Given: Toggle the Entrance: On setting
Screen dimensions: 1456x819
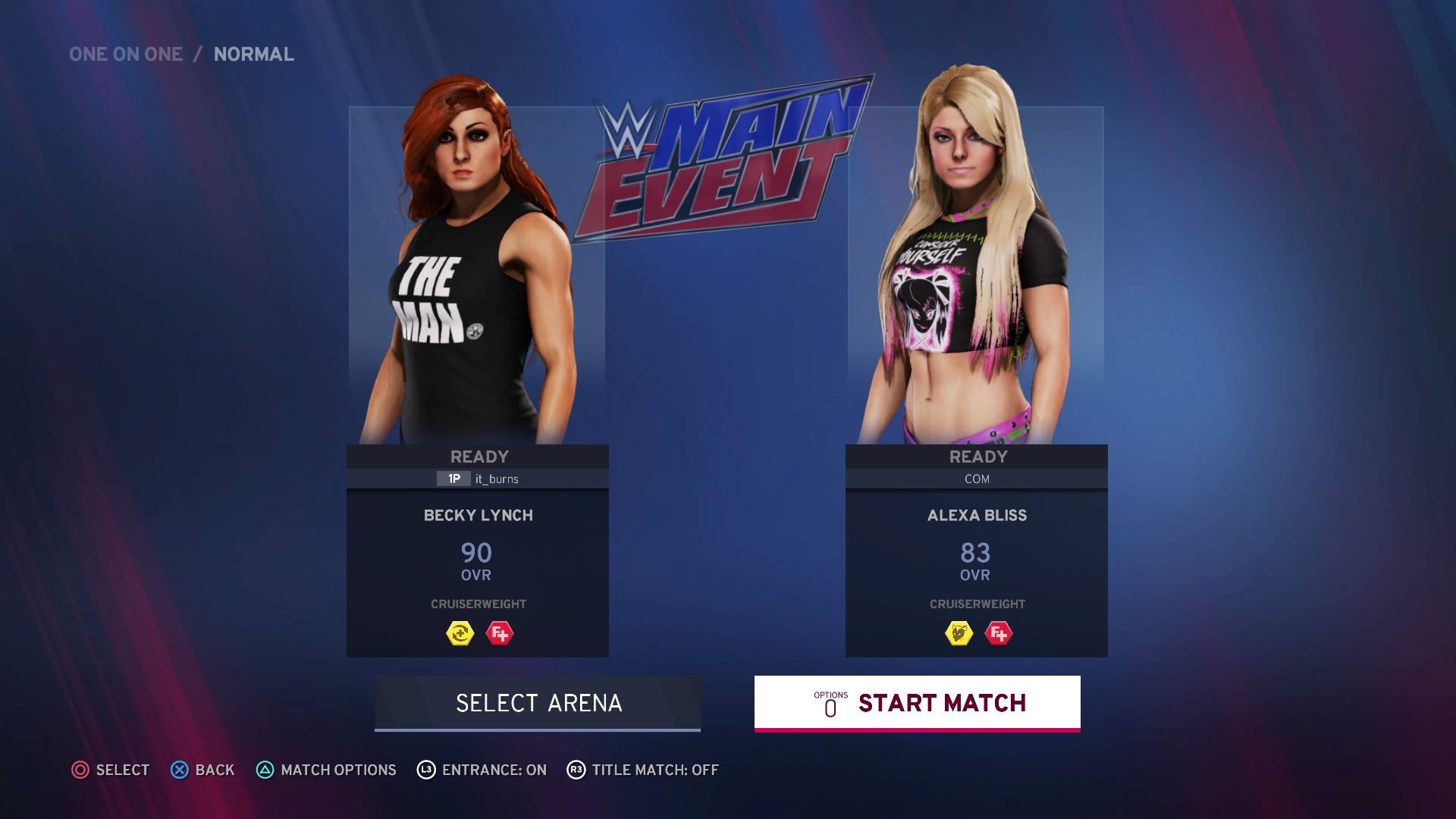Looking at the screenshot, I should [x=482, y=770].
